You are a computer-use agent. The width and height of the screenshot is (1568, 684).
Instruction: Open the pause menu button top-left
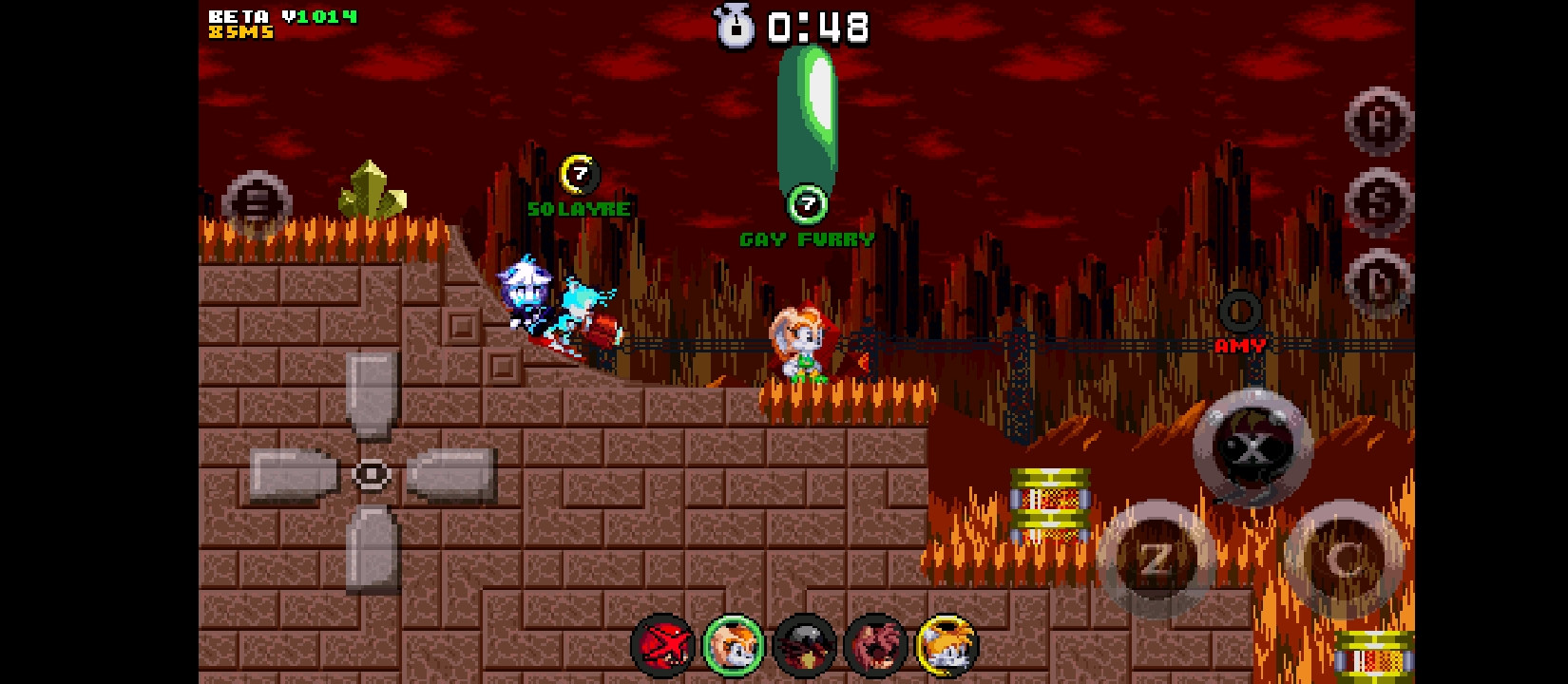[x=255, y=199]
